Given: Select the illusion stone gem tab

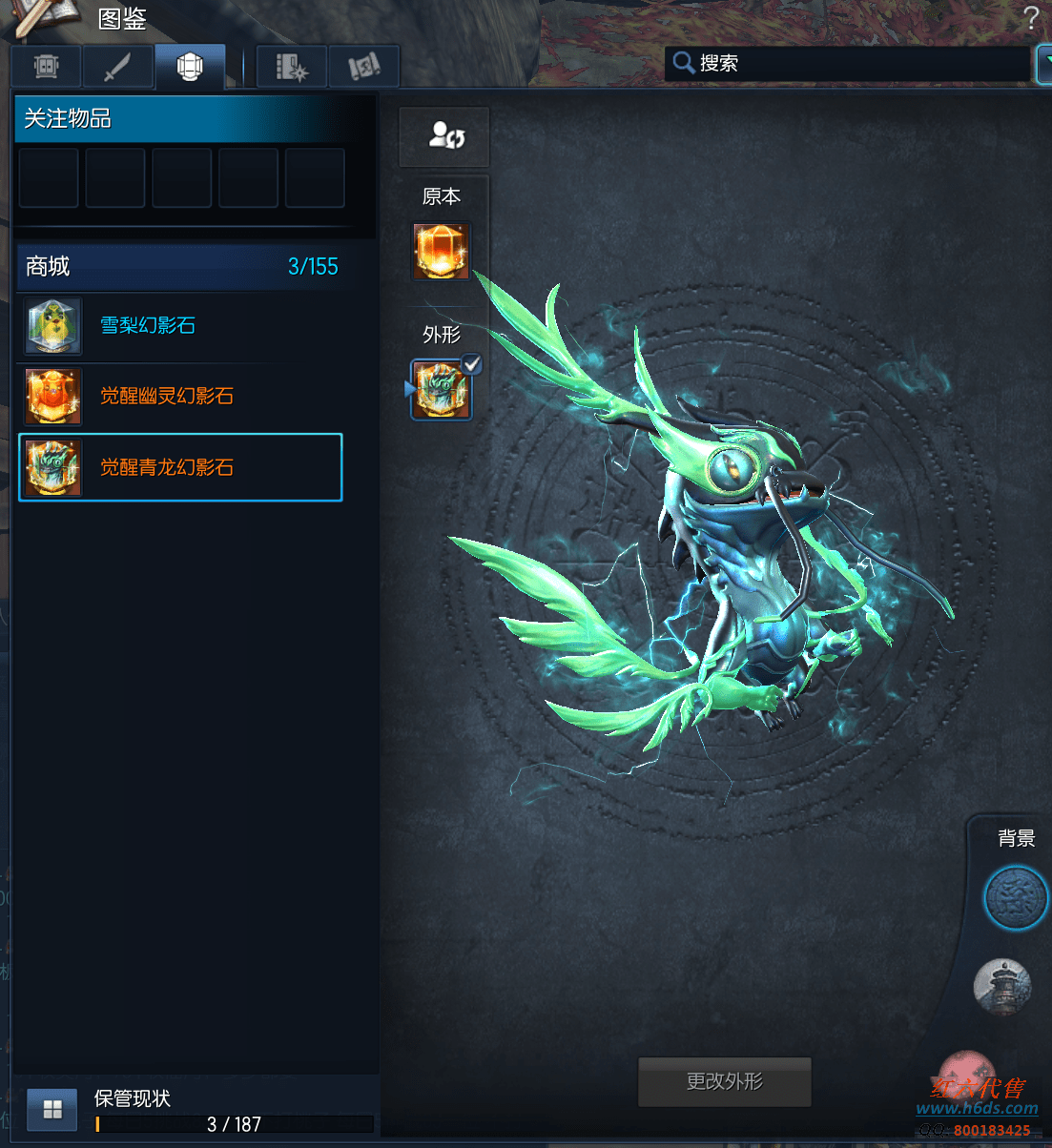Looking at the screenshot, I should click(190, 67).
